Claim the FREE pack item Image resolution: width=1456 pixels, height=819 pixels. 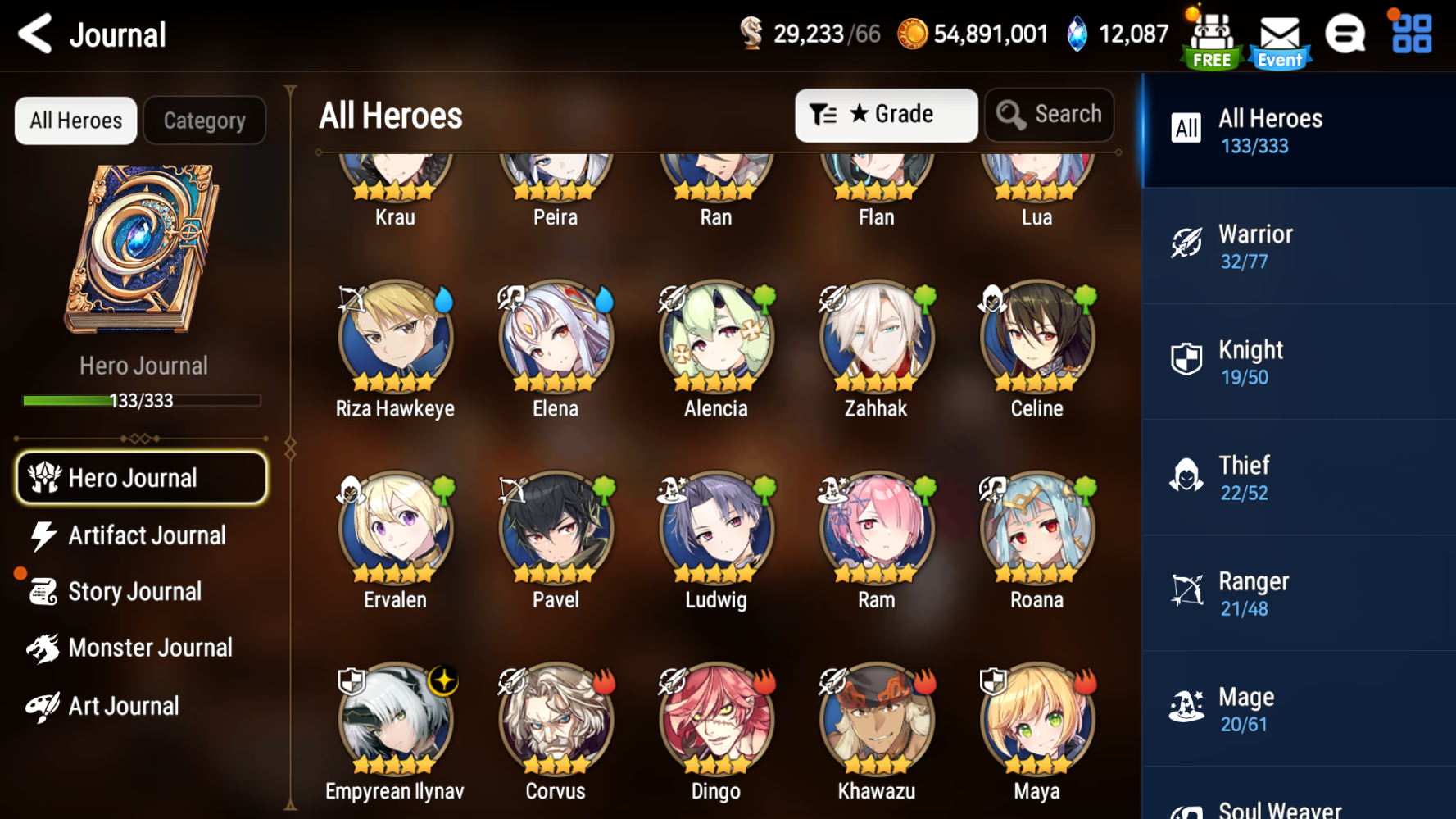click(x=1210, y=34)
